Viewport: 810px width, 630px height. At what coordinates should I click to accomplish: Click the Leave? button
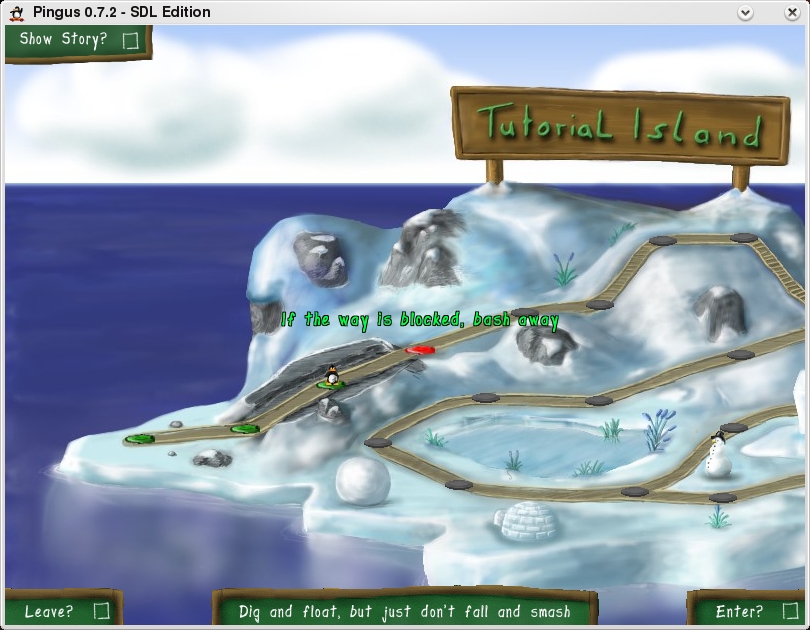[64, 610]
